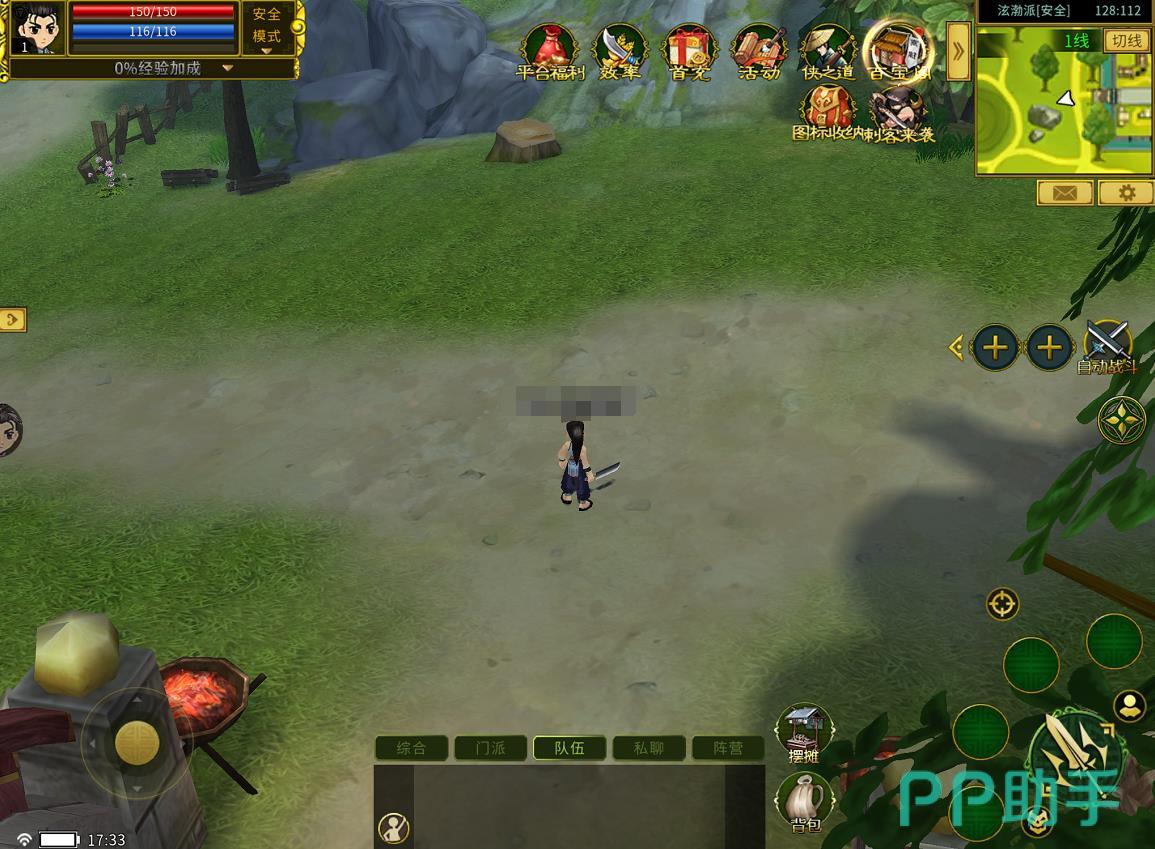The width and height of the screenshot is (1155, 849).
Task: Open settings with the gear button
Action: pyautogui.click(x=1127, y=193)
